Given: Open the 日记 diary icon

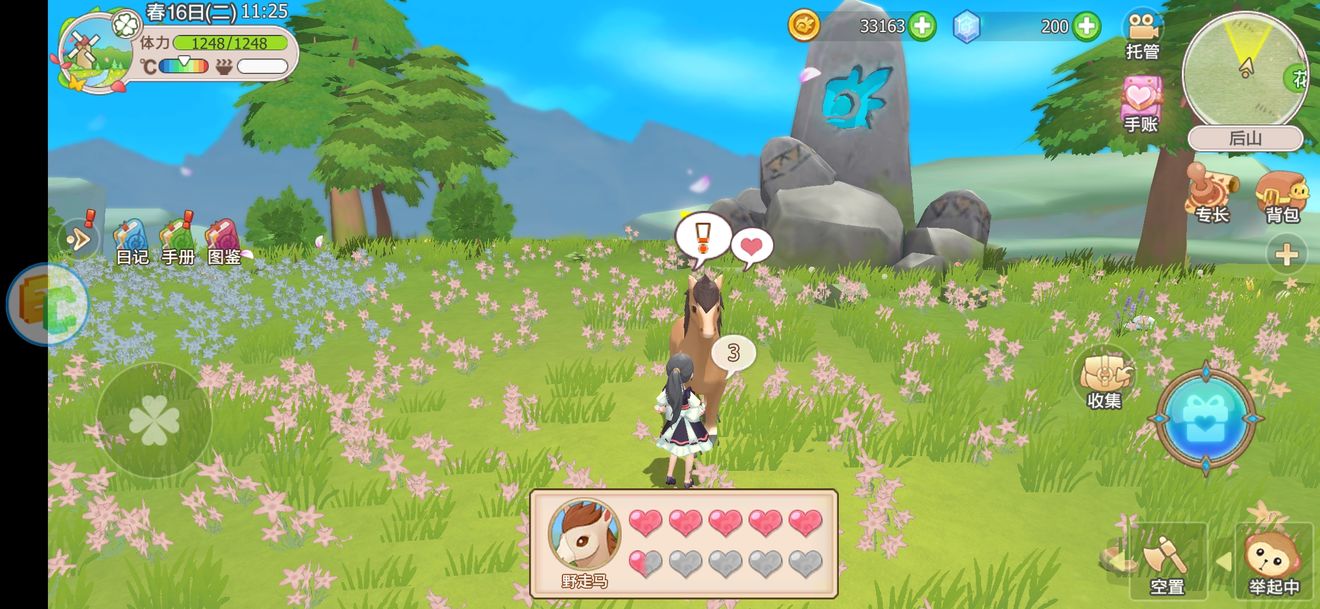Looking at the screenshot, I should click(130, 240).
